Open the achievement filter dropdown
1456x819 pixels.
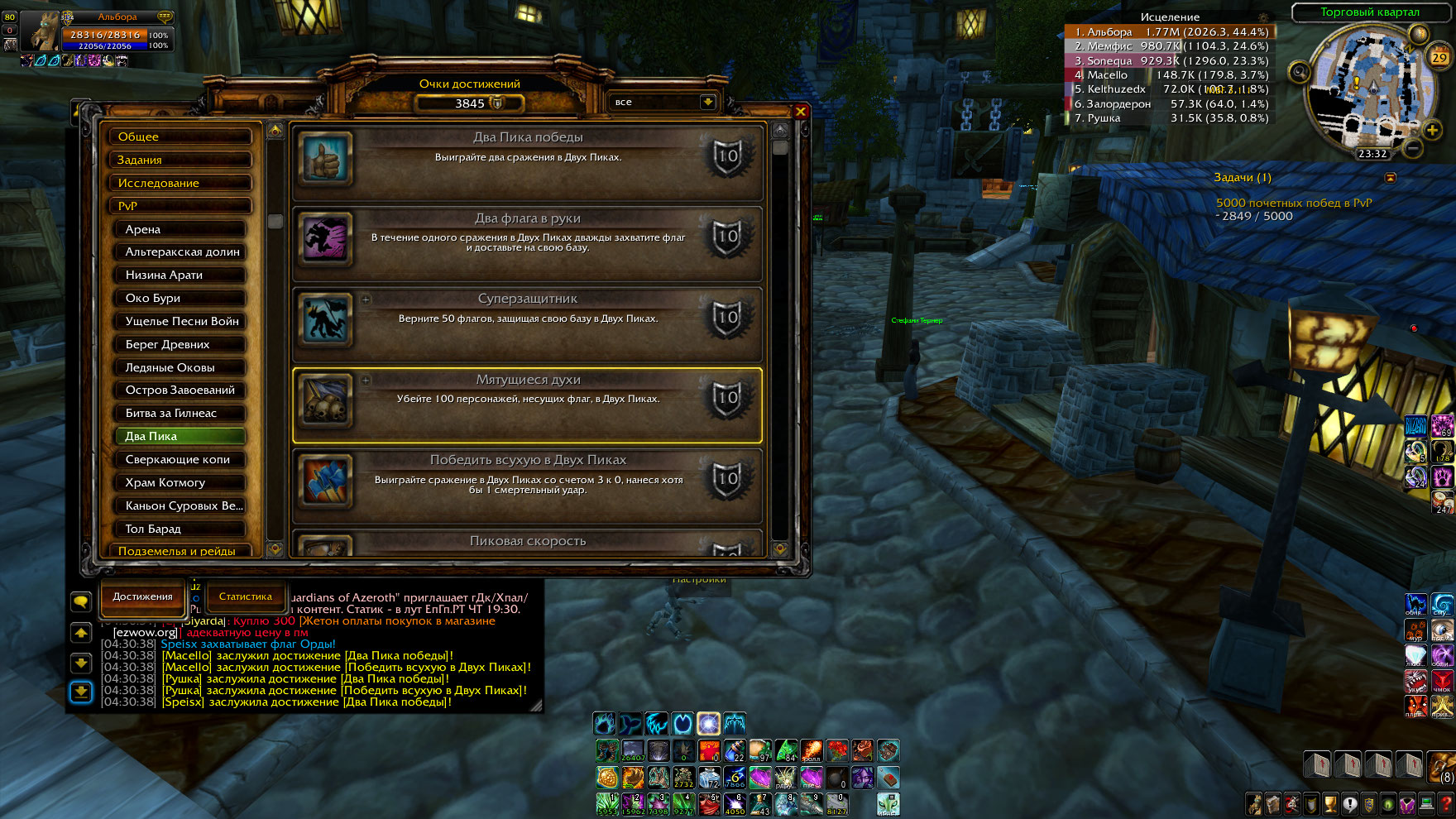pyautogui.click(x=707, y=102)
